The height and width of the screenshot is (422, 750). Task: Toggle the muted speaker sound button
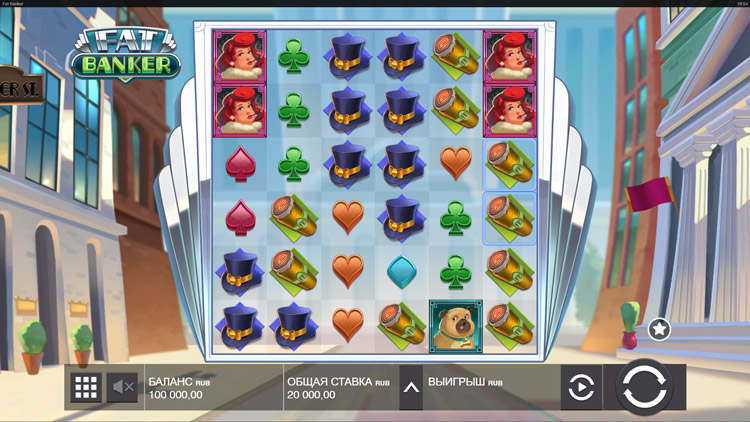(122, 387)
